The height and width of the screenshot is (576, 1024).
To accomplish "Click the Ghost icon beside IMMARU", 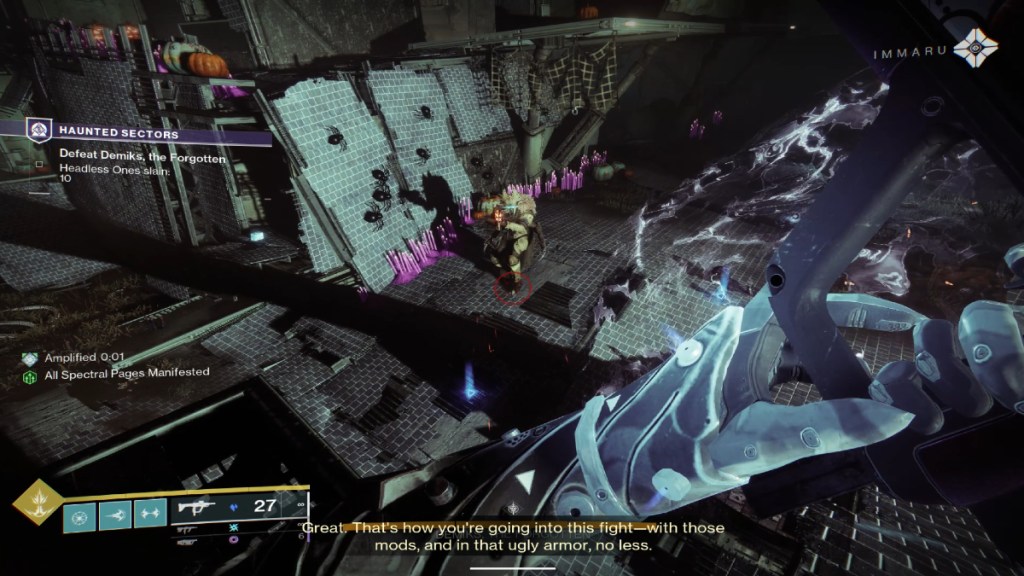I will pyautogui.click(x=971, y=47).
